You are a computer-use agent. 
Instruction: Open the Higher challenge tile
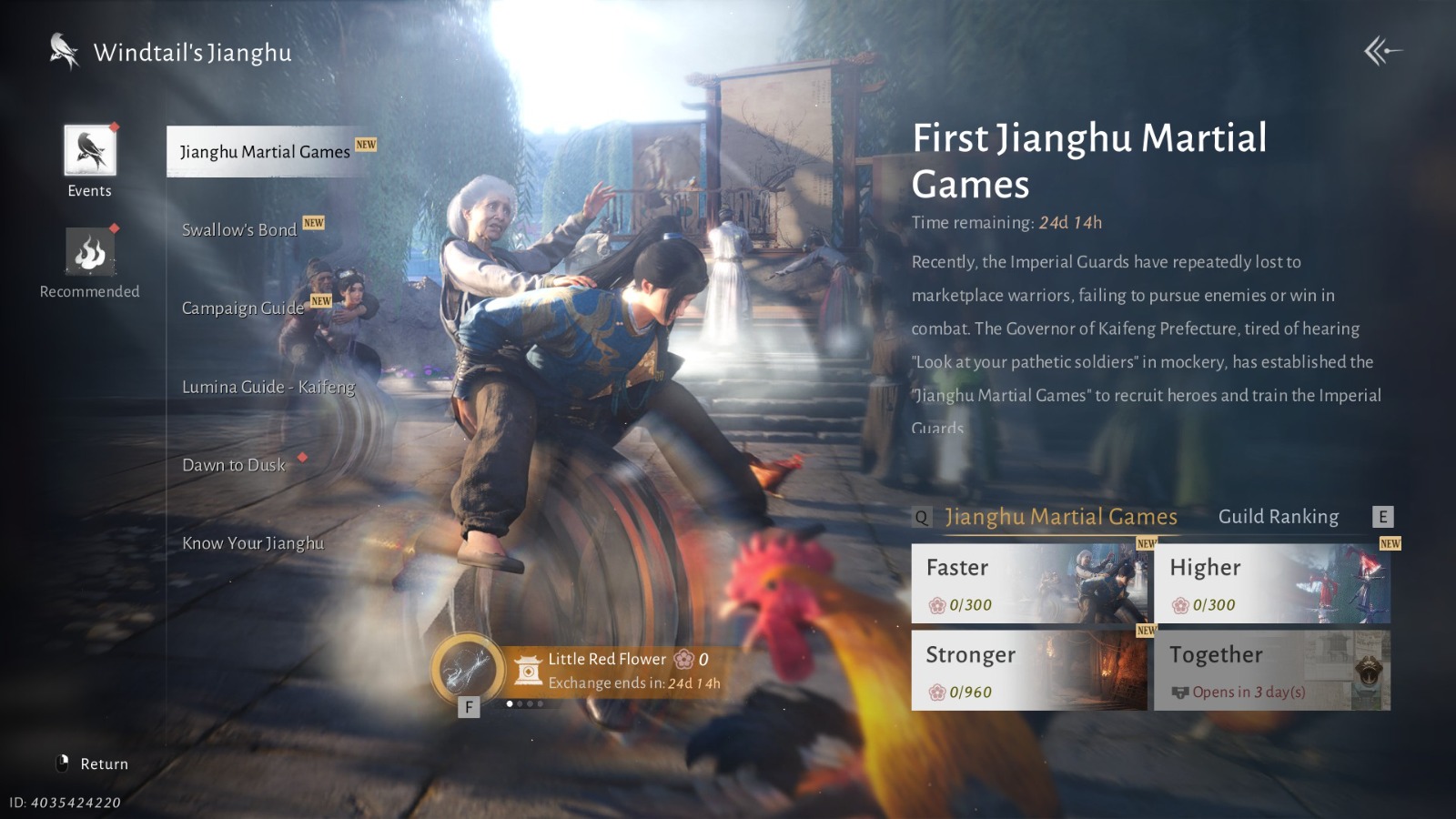(1271, 583)
